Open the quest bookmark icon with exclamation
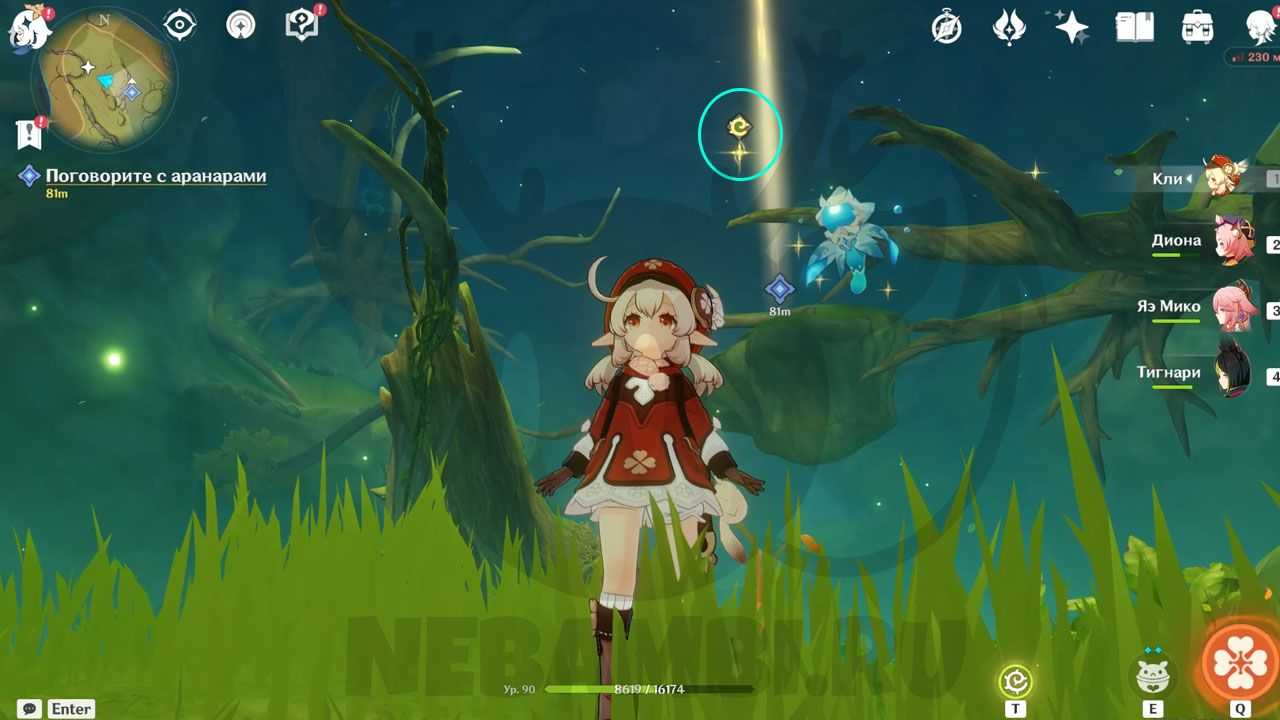This screenshot has height=720, width=1280. pos(29,133)
